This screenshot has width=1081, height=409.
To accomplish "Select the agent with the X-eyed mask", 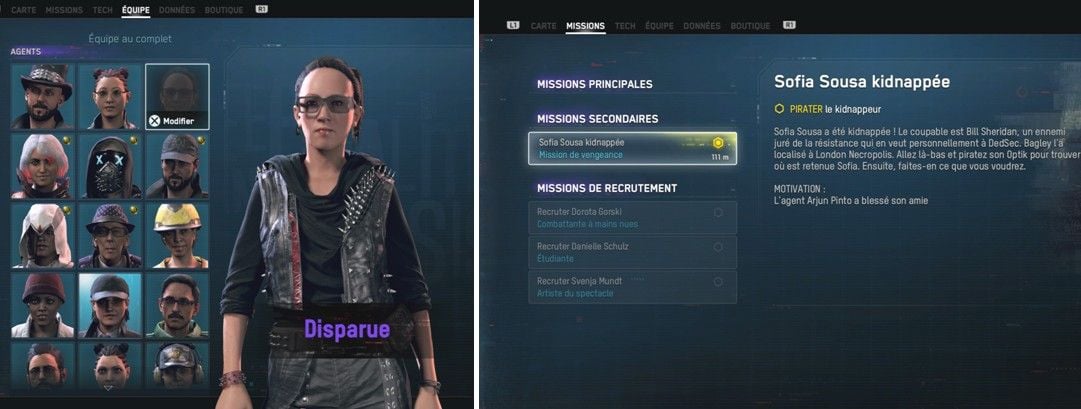I will click(x=110, y=166).
